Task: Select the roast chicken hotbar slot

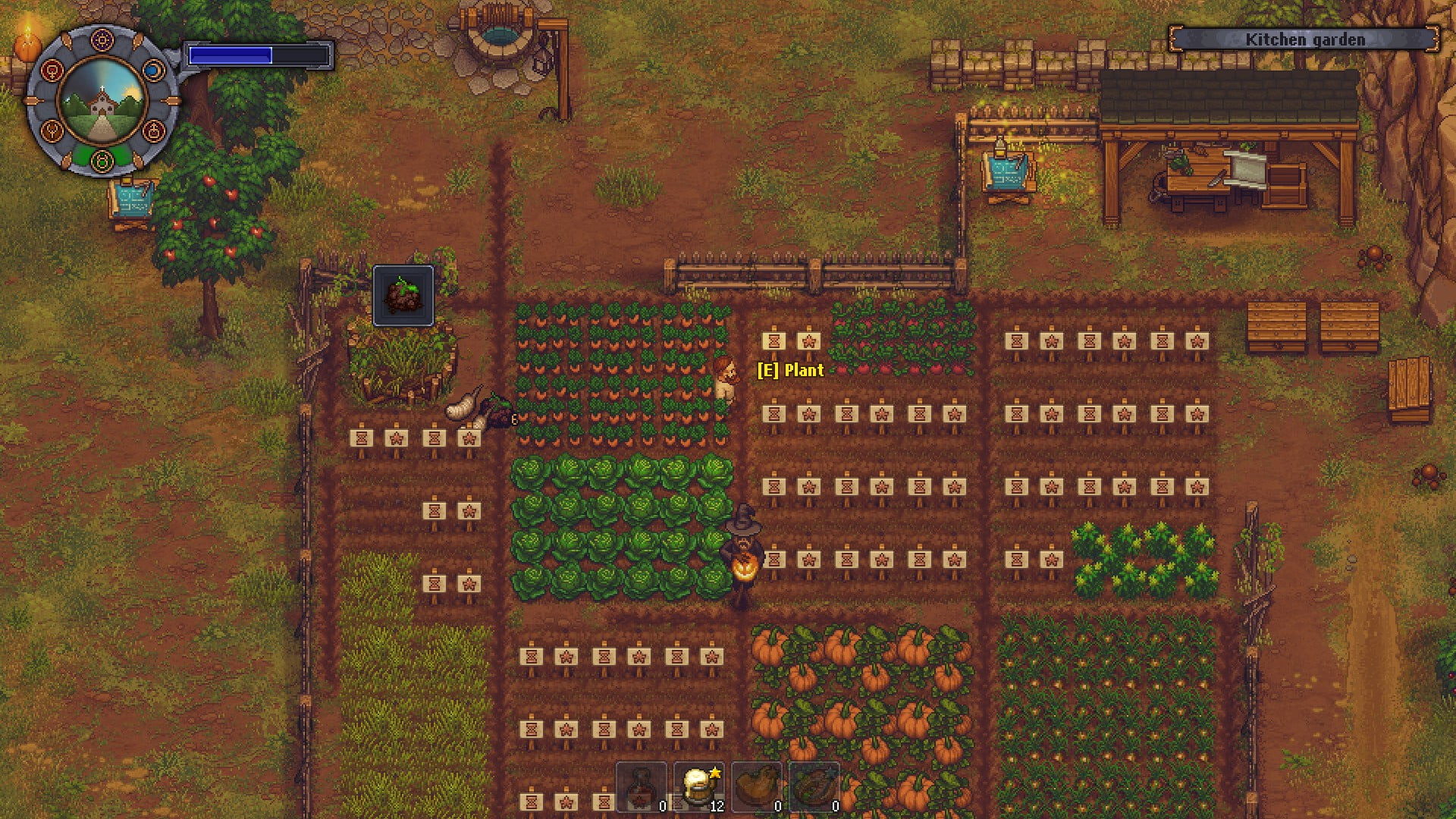Action: coord(757,787)
